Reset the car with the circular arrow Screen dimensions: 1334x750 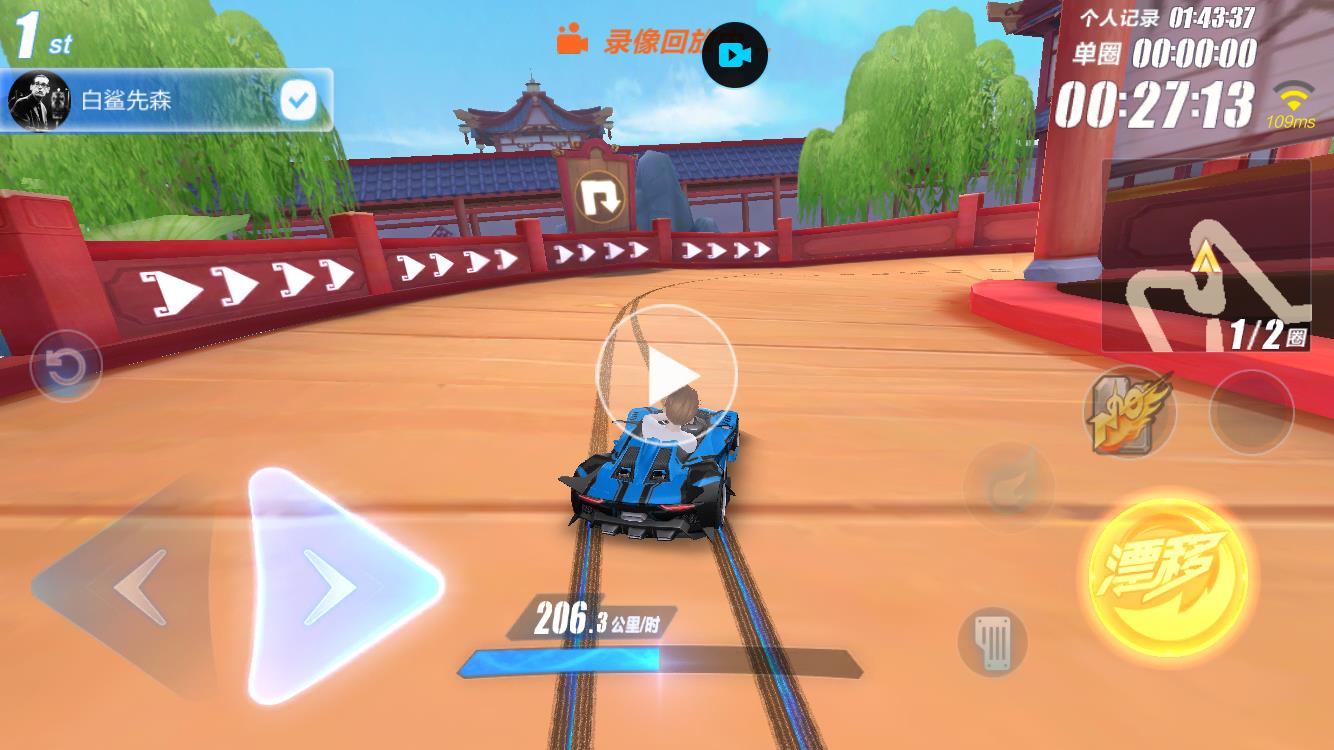pyautogui.click(x=66, y=366)
